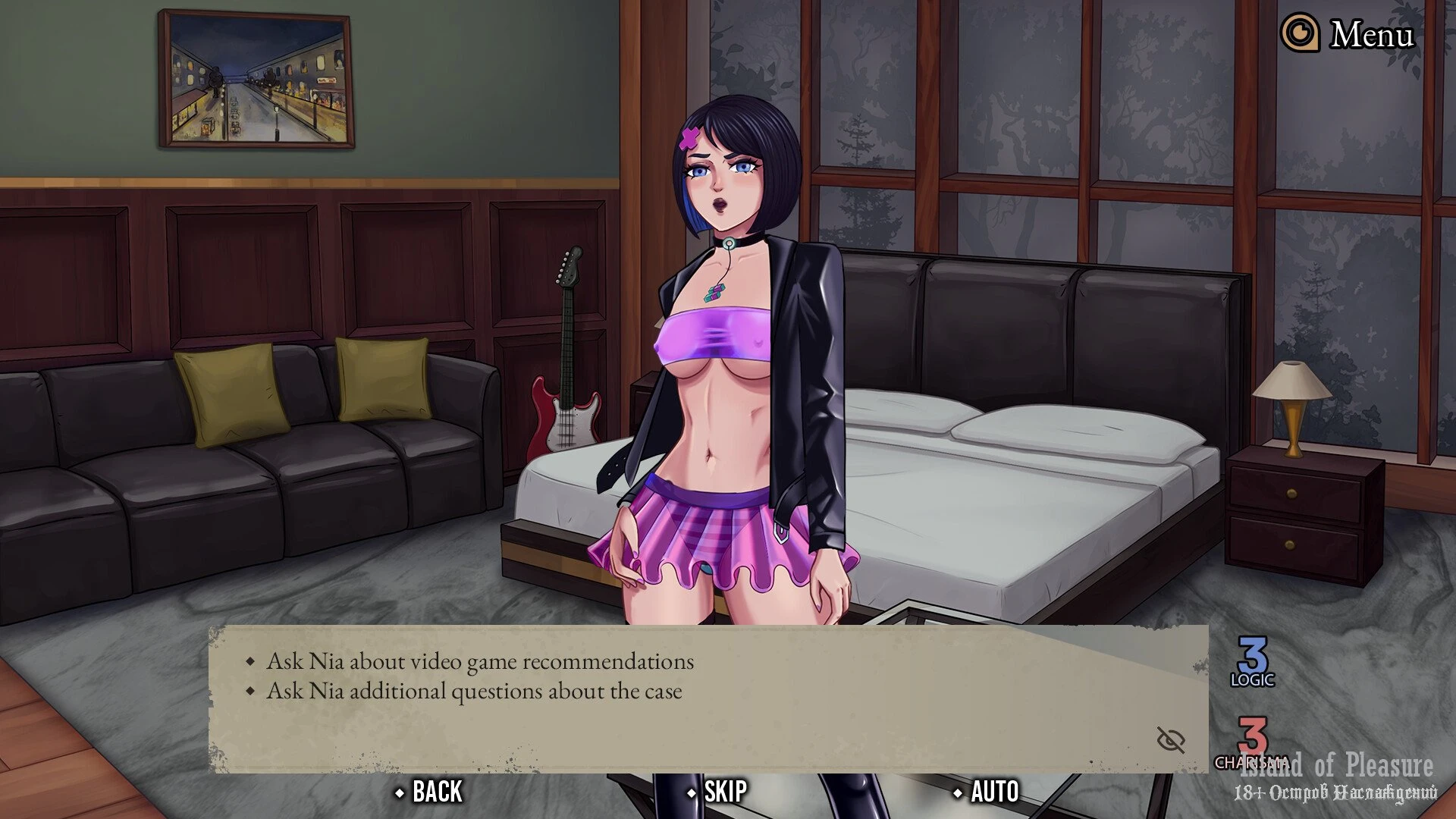Open the Menu in the top corner

point(1348,34)
